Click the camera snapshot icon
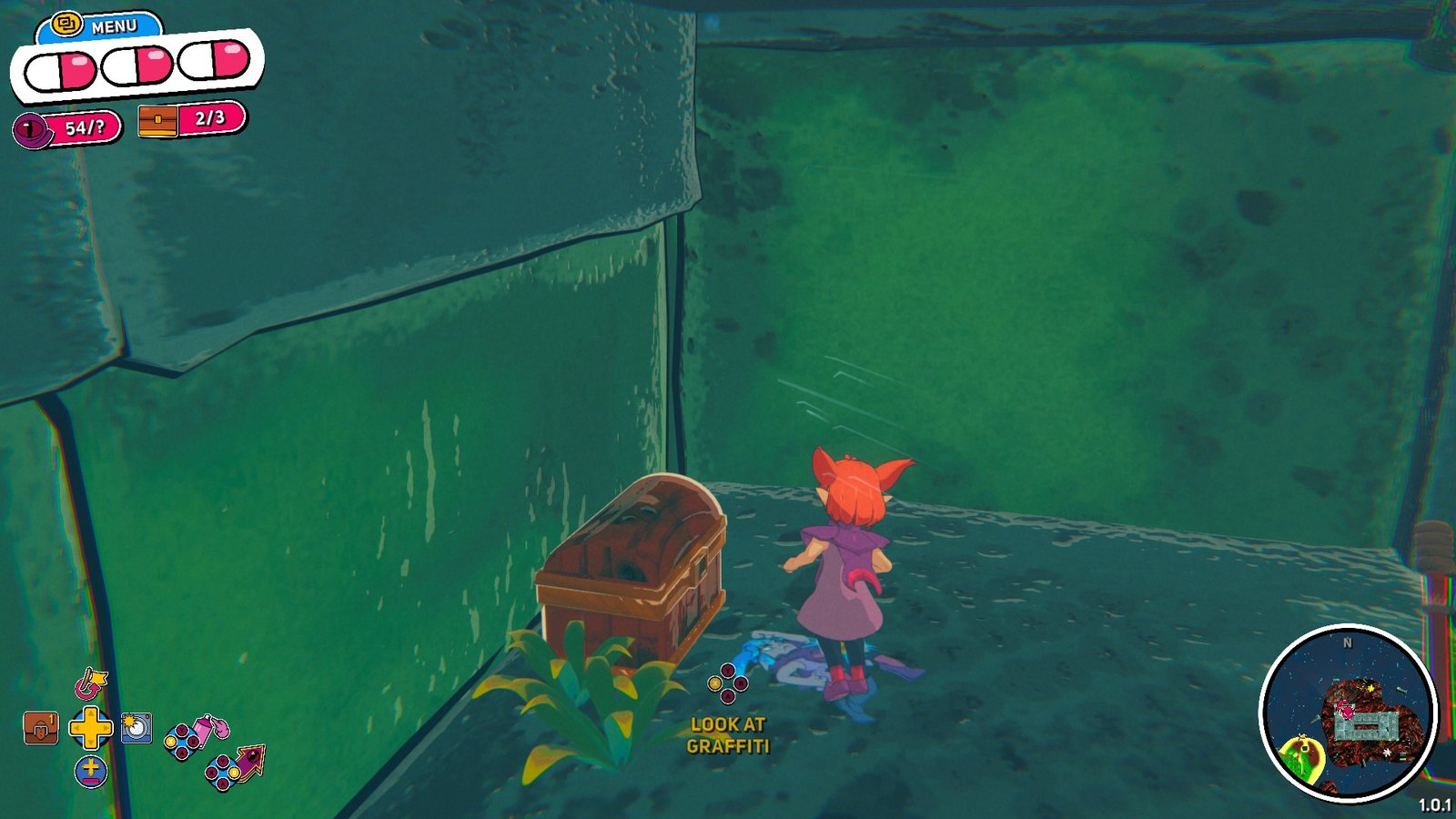The height and width of the screenshot is (819, 1456). pos(136,728)
